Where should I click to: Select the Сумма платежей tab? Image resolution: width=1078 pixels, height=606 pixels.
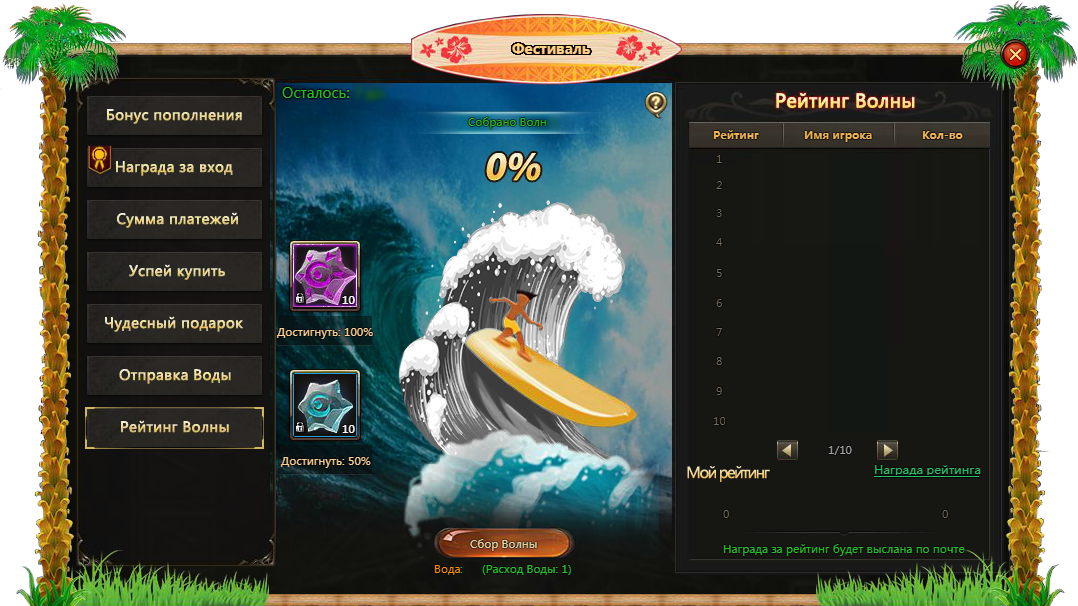[x=174, y=219]
